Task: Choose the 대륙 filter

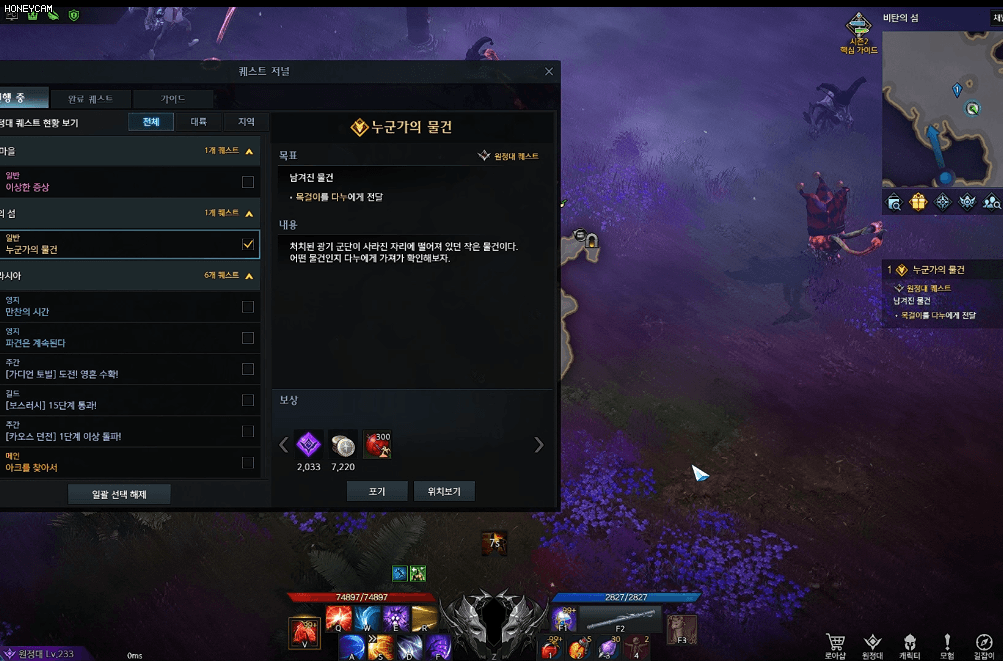Action: point(199,122)
